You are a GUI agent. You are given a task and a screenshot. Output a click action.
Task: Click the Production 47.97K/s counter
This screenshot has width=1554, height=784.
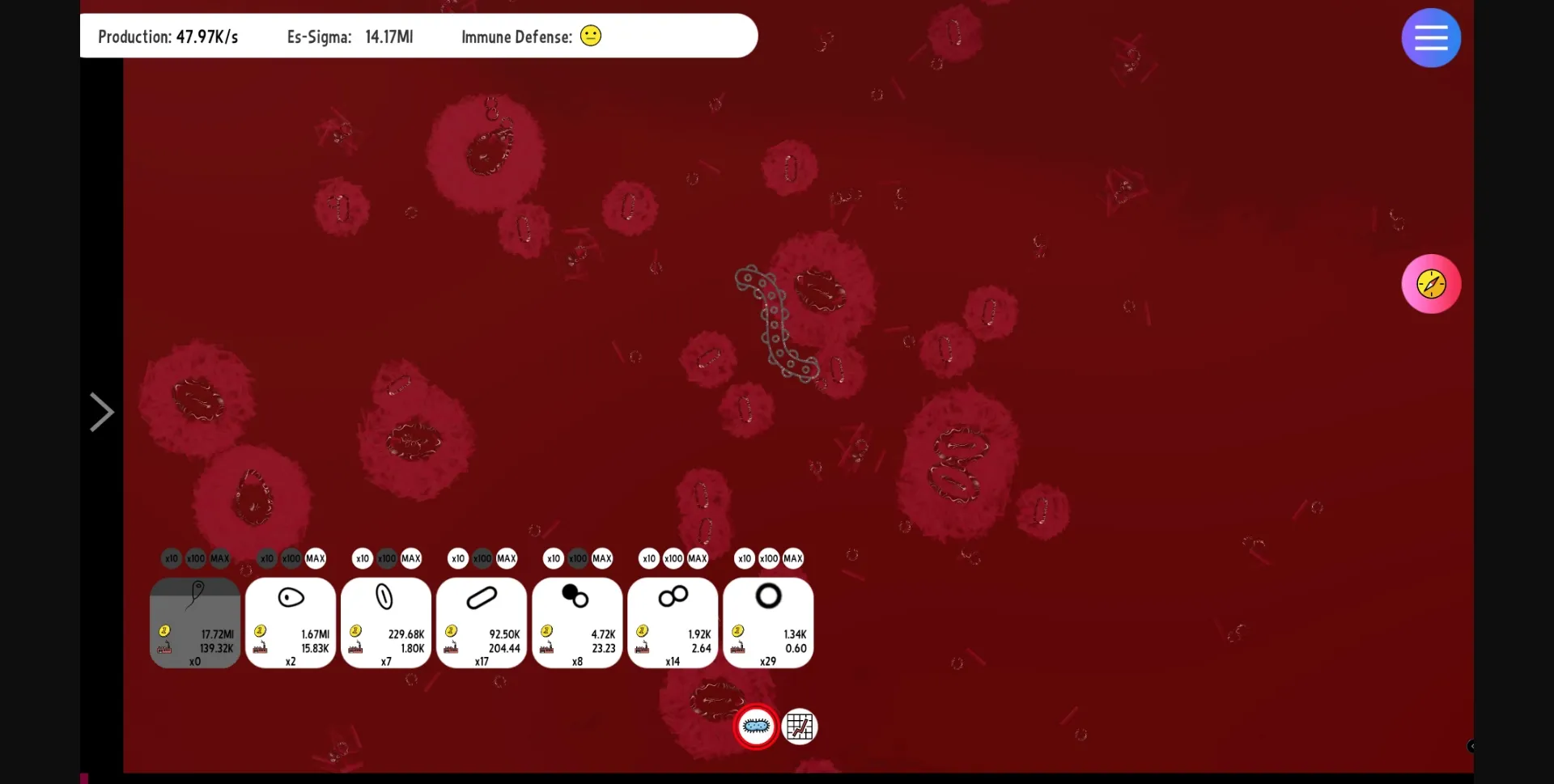168,36
